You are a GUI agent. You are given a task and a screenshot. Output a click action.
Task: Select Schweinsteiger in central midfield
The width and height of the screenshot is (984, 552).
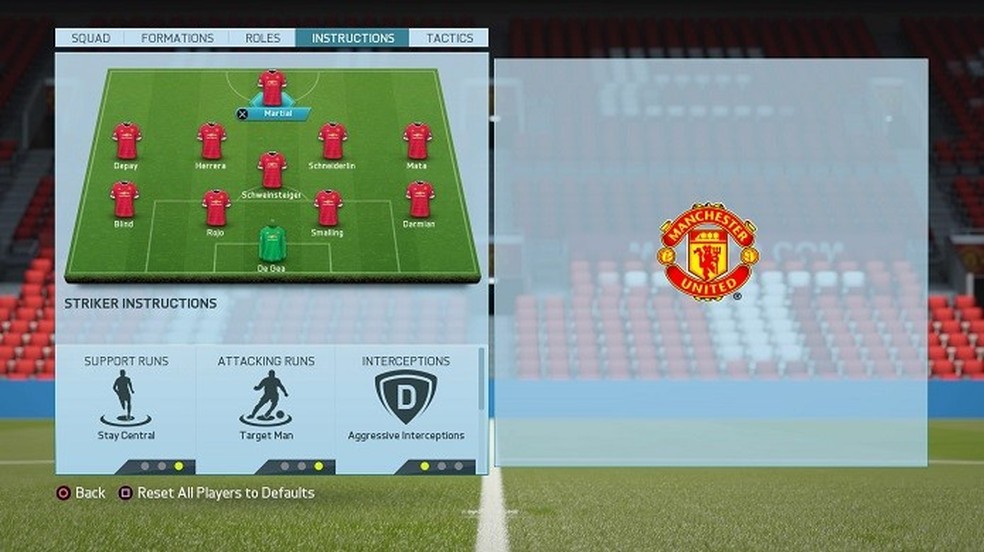coord(272,170)
